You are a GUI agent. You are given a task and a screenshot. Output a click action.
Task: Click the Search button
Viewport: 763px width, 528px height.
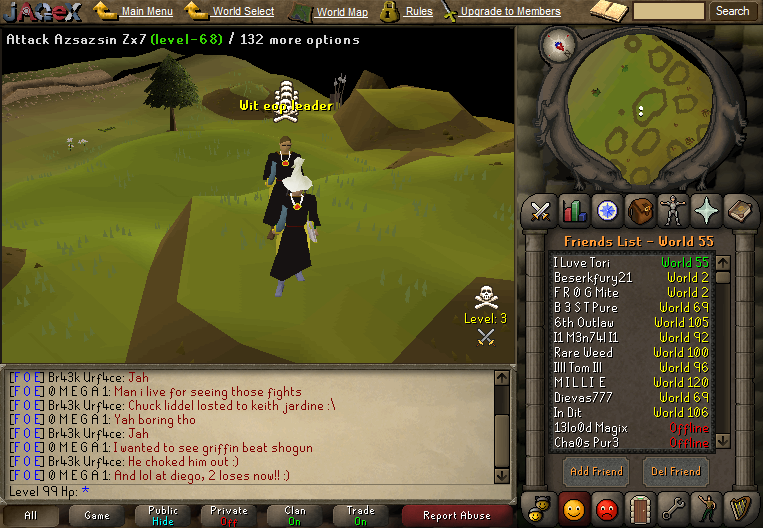pos(732,11)
